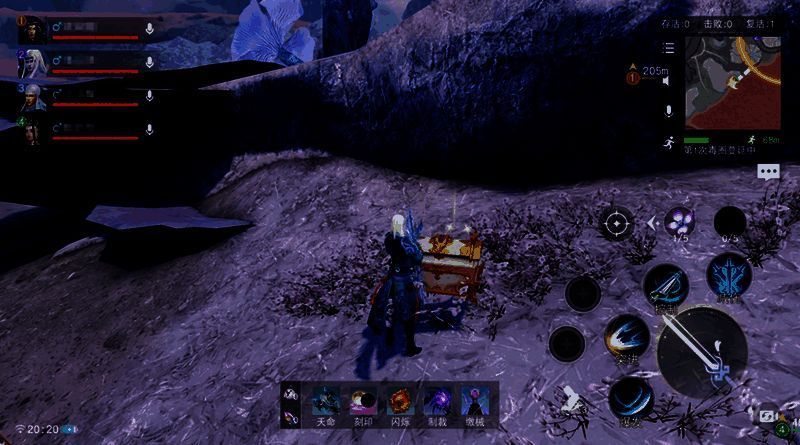Select the 缴械 skill
This screenshot has height=445, width=800.
click(x=473, y=402)
